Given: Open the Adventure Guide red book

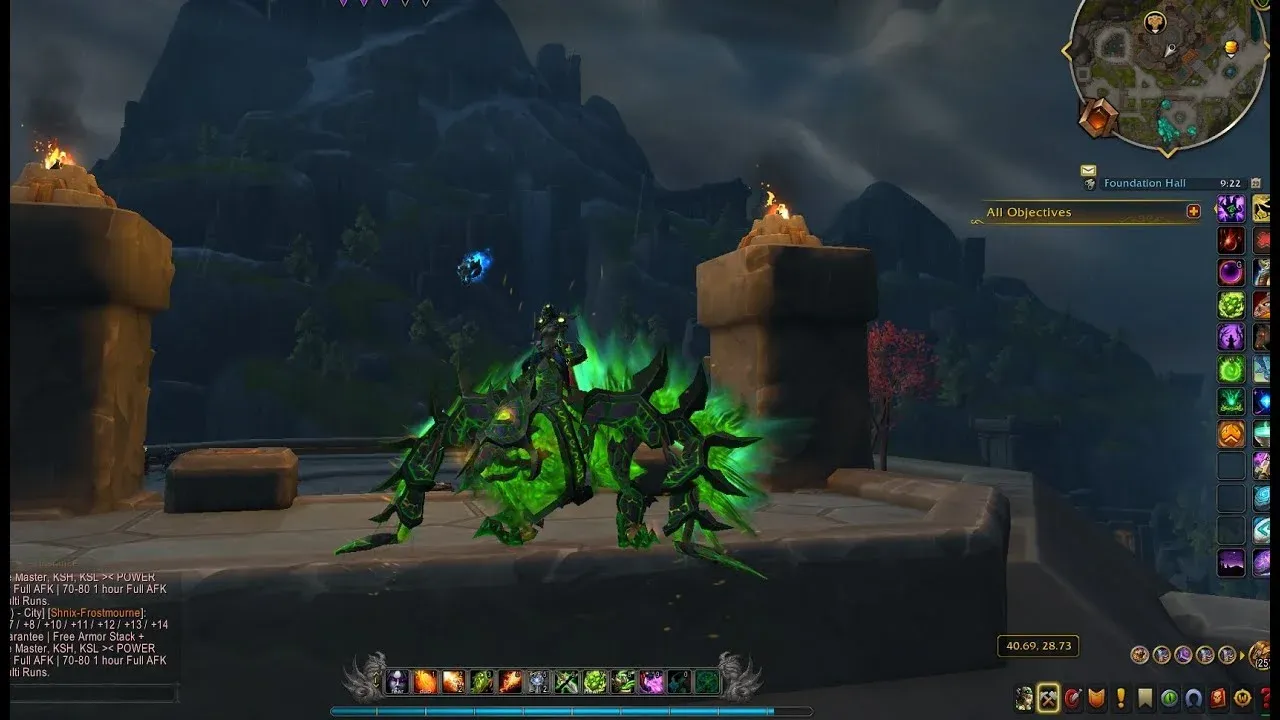Looking at the screenshot, I should pyautogui.click(x=1218, y=698).
